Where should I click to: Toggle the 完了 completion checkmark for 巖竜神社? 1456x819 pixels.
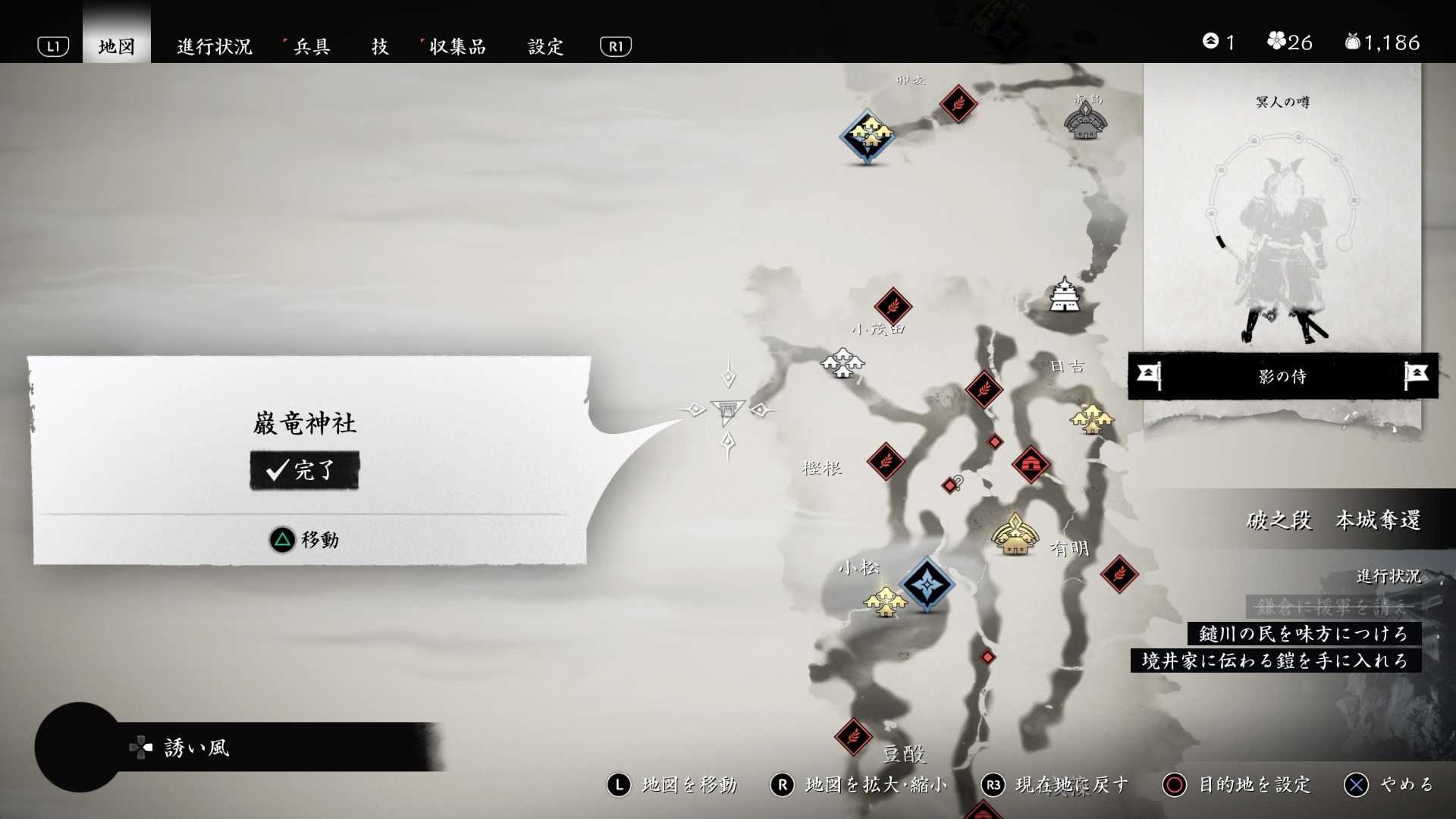pyautogui.click(x=303, y=469)
